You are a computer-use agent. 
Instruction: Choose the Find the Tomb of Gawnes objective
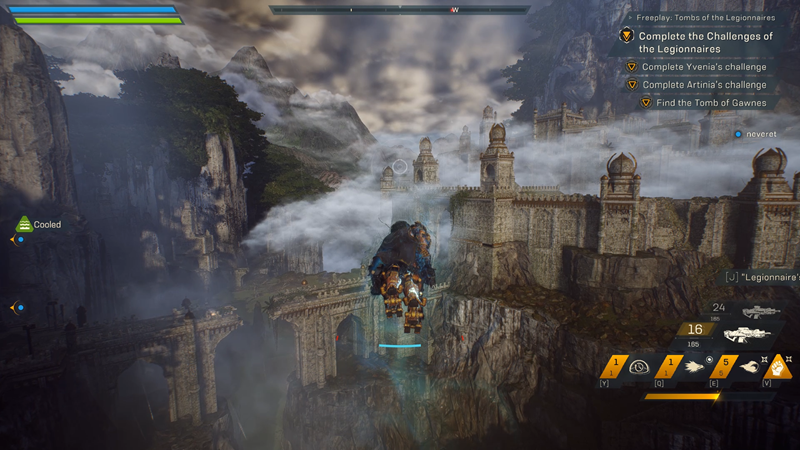[x=711, y=103]
